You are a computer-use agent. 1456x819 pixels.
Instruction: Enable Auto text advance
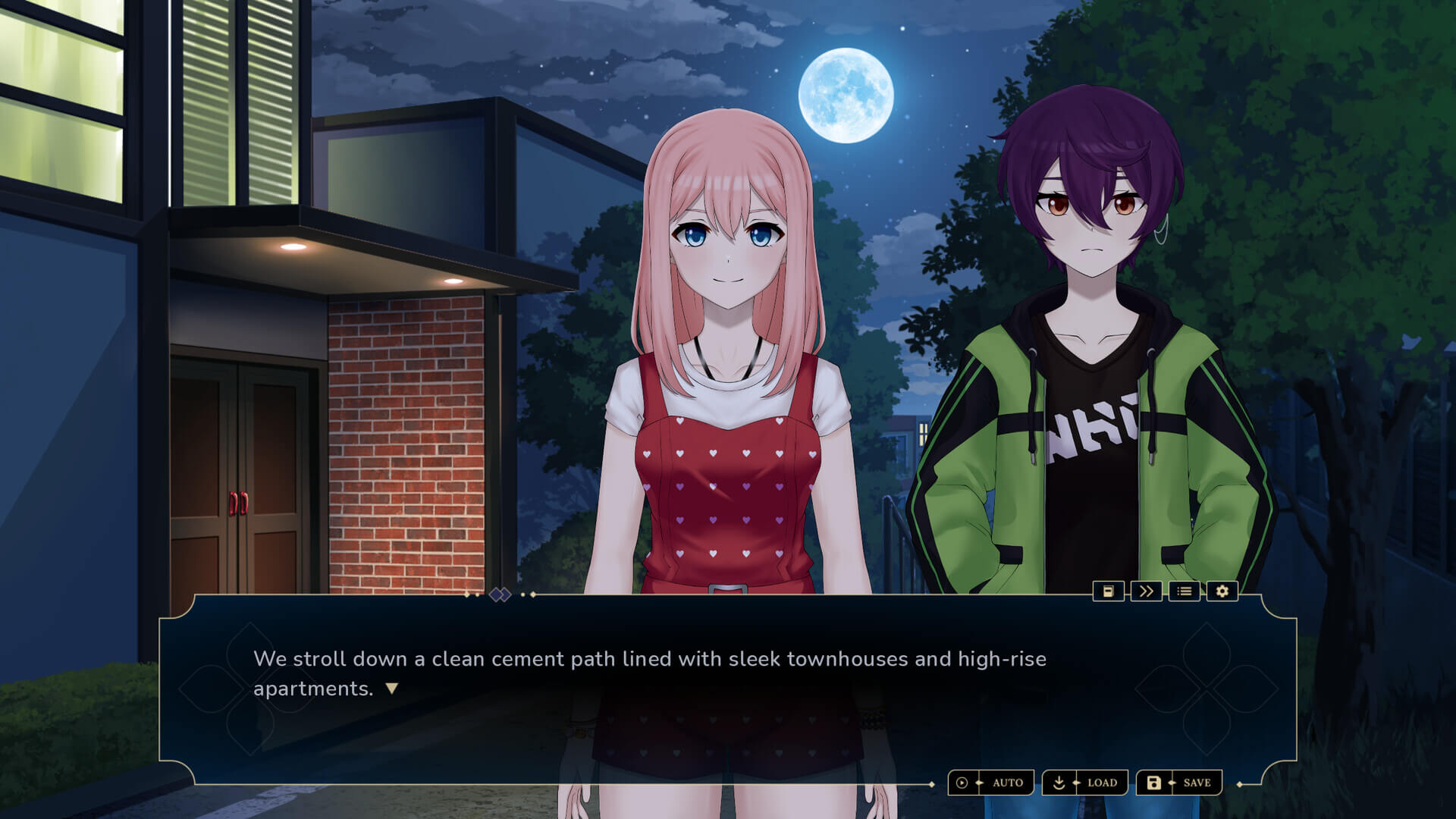tap(991, 783)
